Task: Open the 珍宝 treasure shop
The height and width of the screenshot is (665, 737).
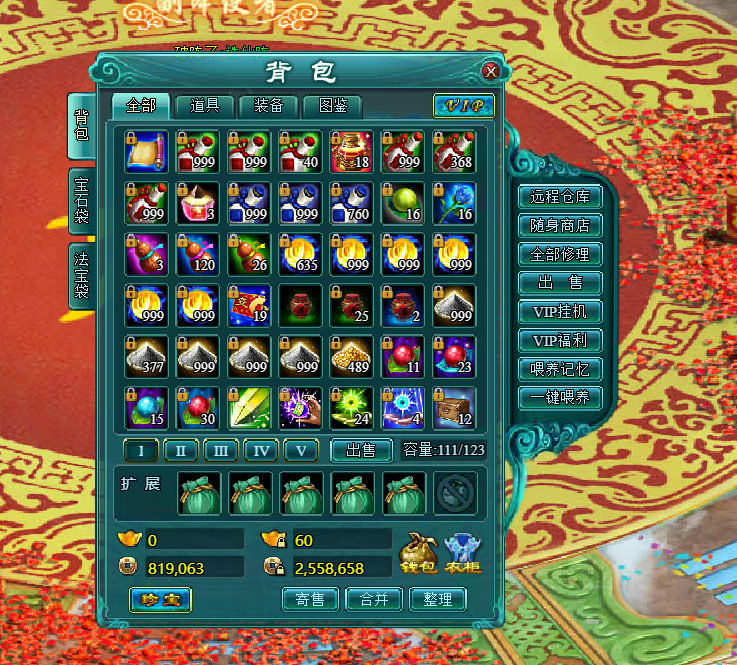Action: pyautogui.click(x=160, y=599)
